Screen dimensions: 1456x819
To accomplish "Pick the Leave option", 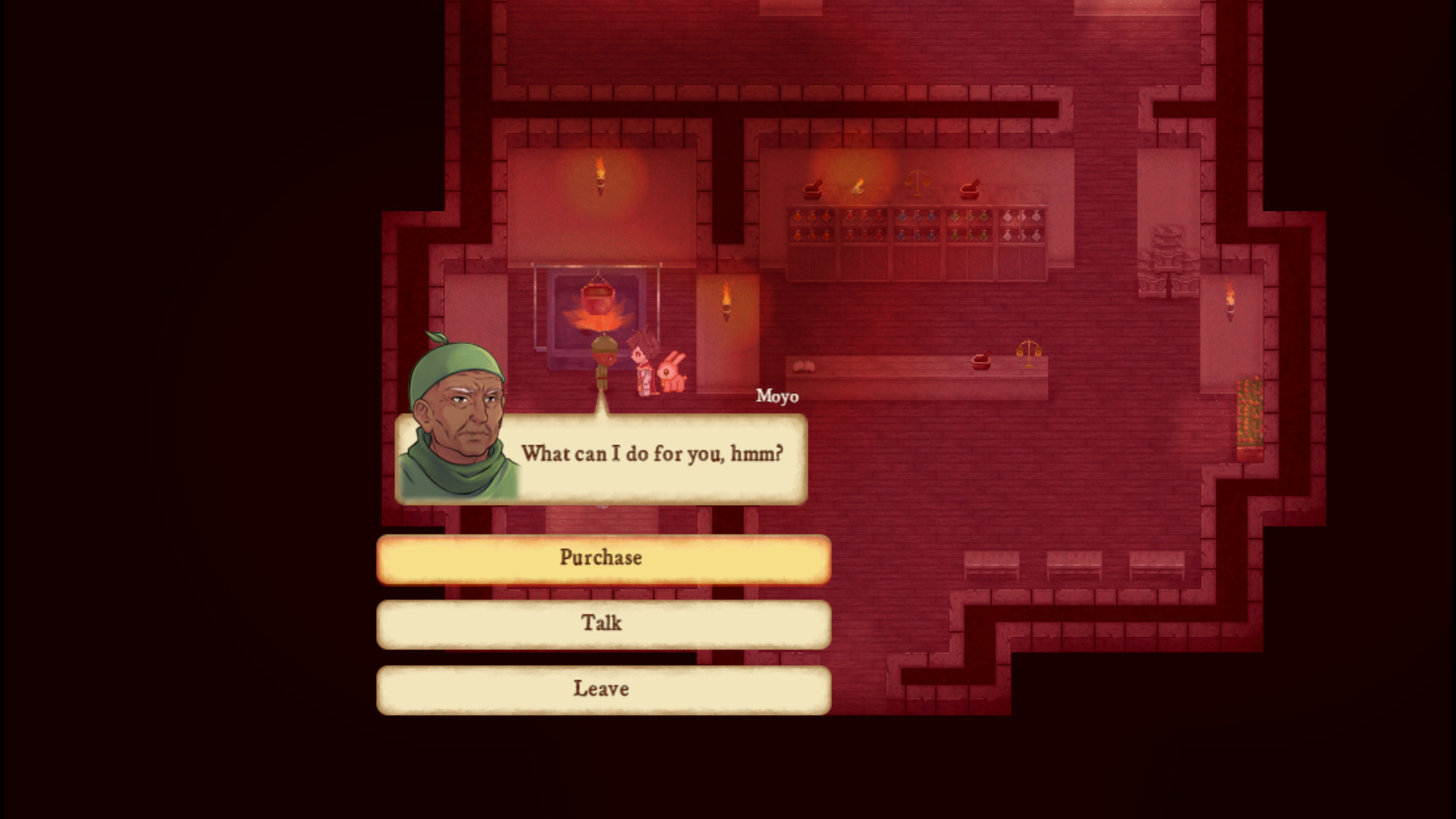I will [602, 688].
